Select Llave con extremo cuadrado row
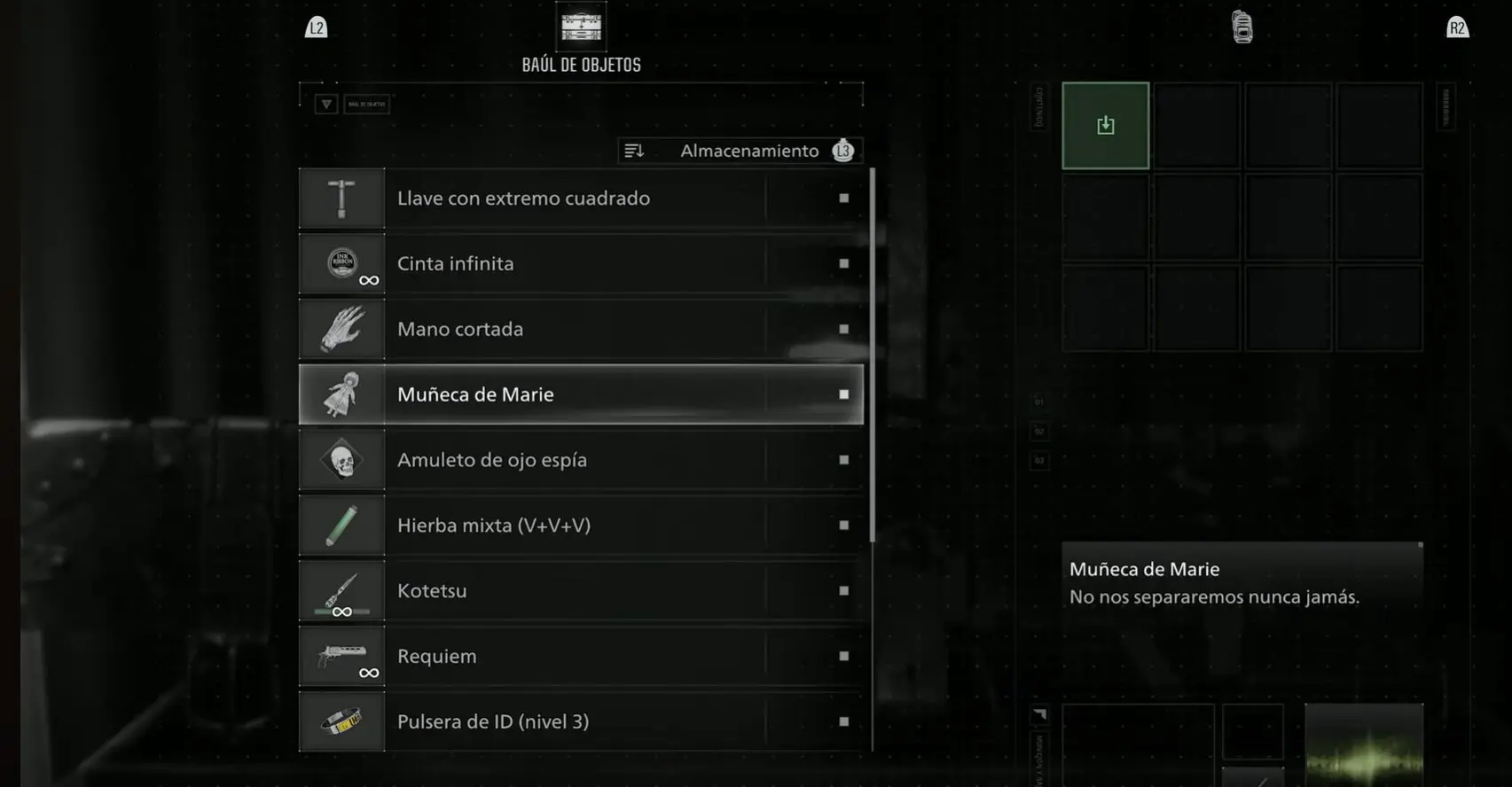 (581, 199)
